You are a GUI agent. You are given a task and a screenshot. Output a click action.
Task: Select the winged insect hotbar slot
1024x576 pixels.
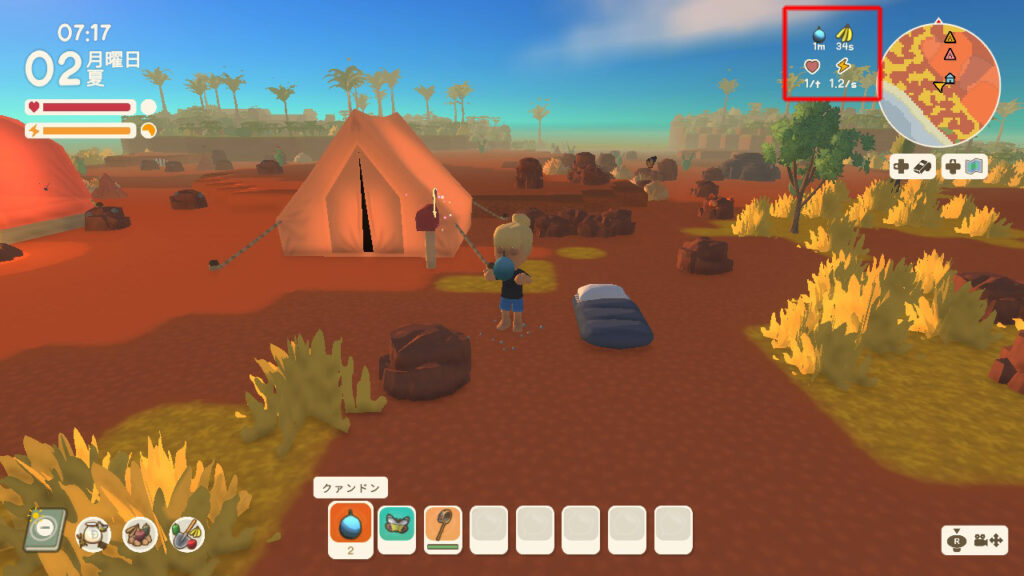[x=397, y=525]
